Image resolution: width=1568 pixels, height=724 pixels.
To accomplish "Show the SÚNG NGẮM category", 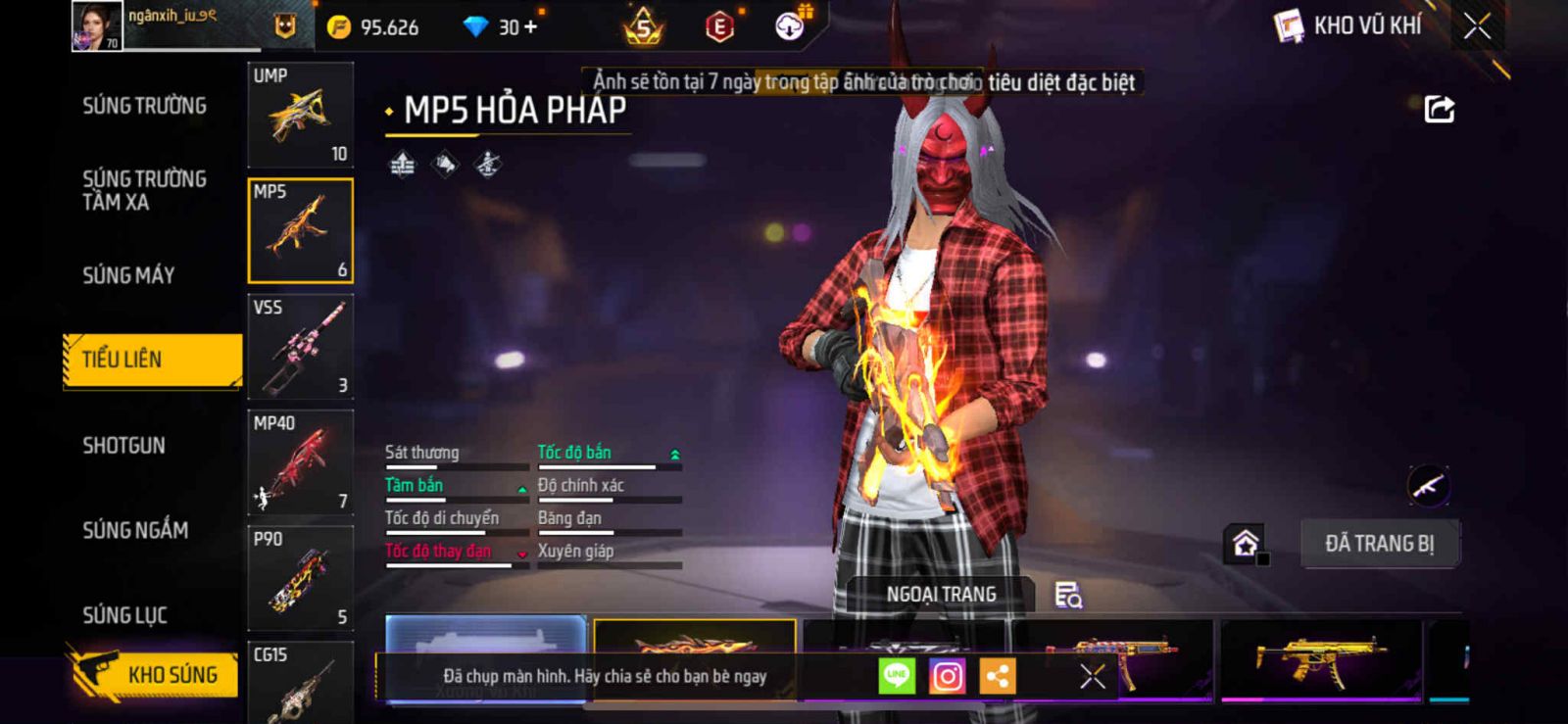I will point(135,530).
